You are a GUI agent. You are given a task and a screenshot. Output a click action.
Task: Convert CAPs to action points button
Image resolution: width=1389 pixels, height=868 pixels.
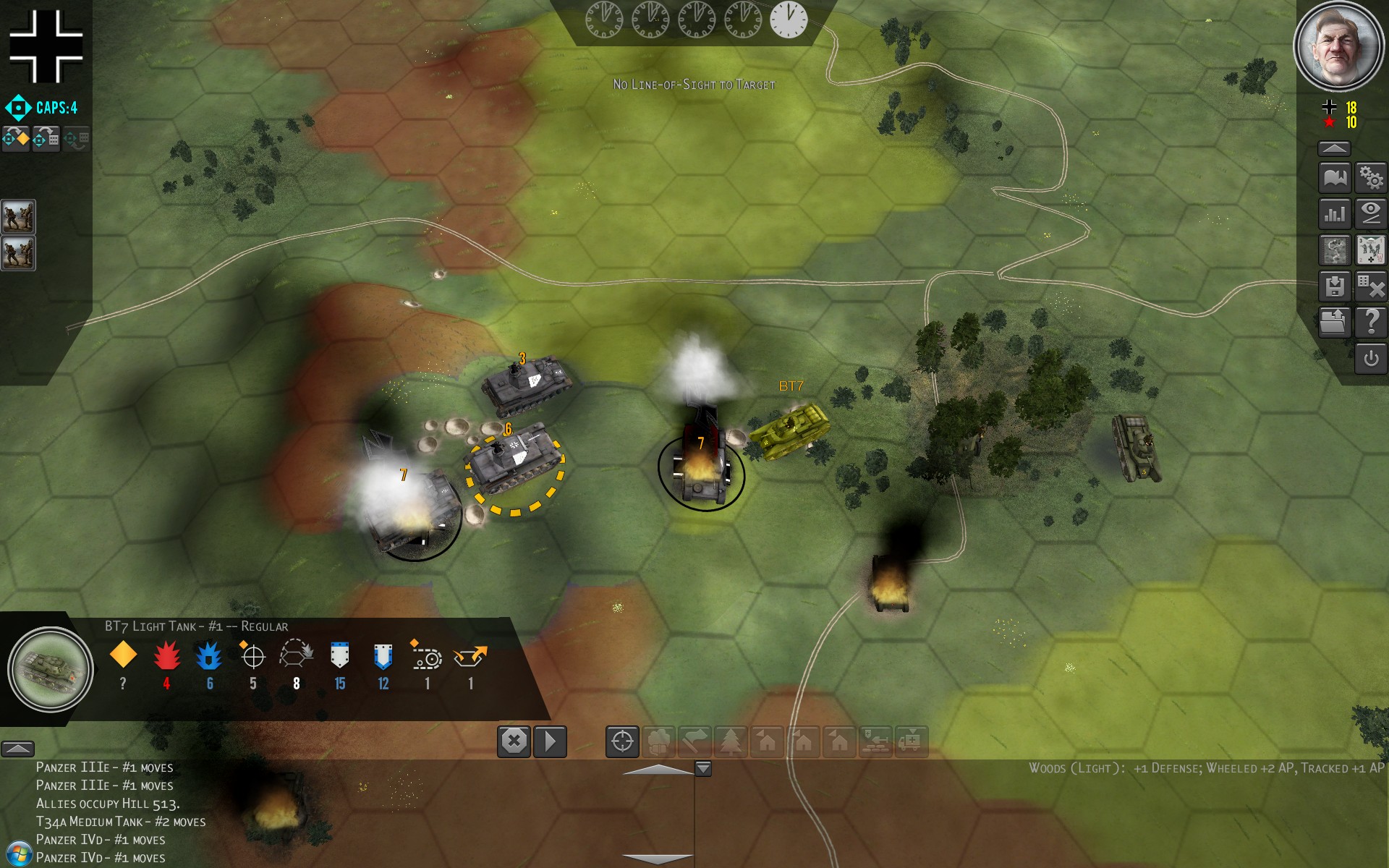tap(16, 138)
